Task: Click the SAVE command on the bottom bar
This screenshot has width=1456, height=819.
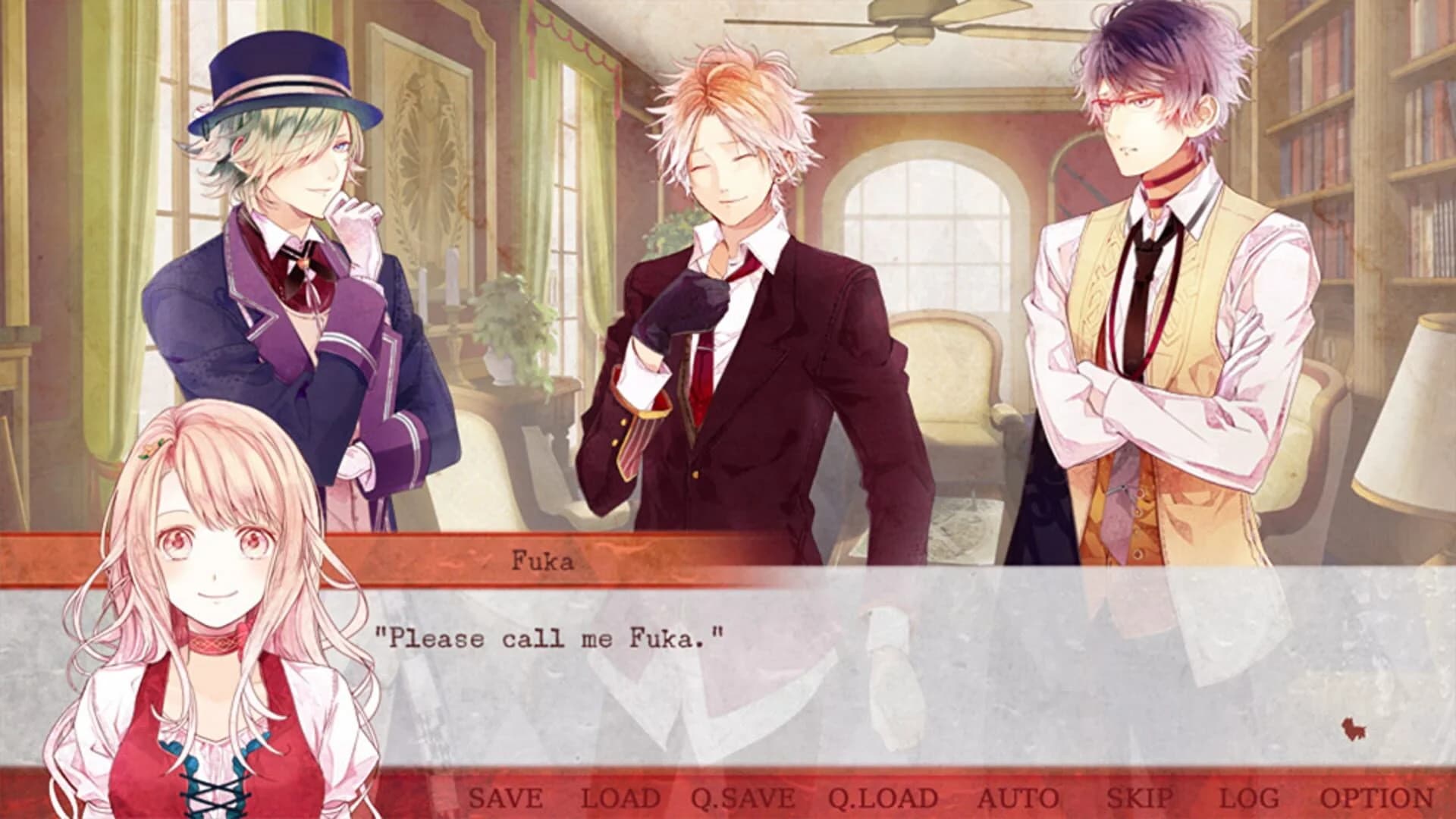Action: coord(505,797)
